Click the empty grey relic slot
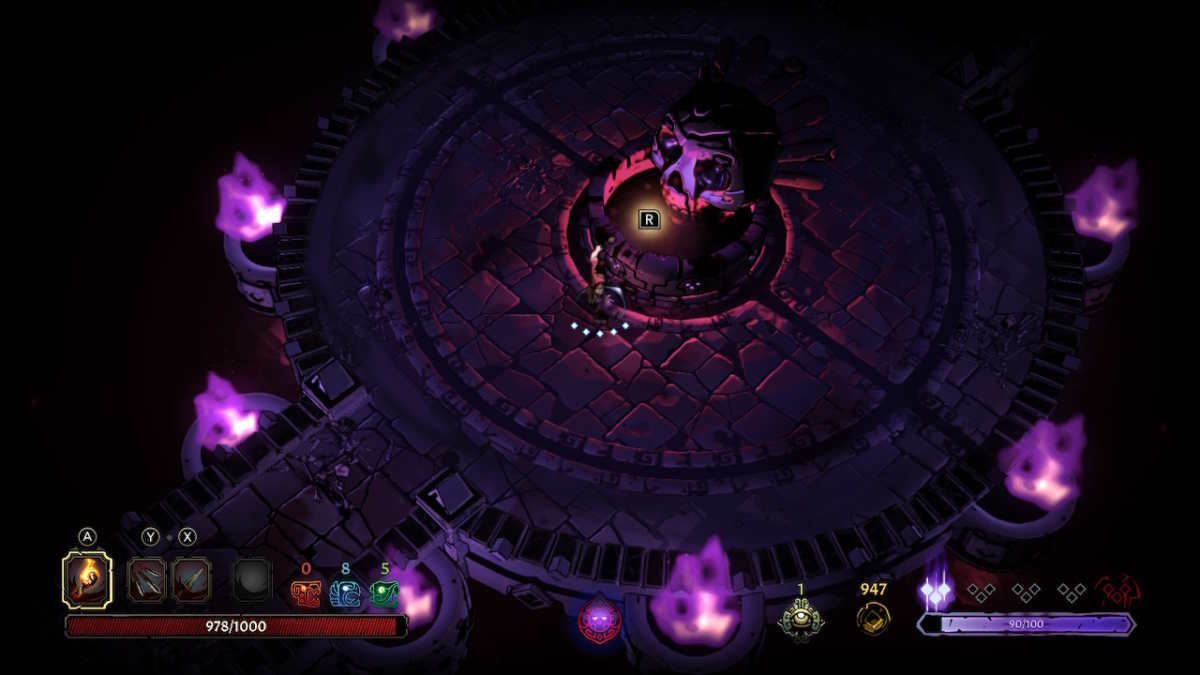The height and width of the screenshot is (675, 1200). [x=251, y=580]
